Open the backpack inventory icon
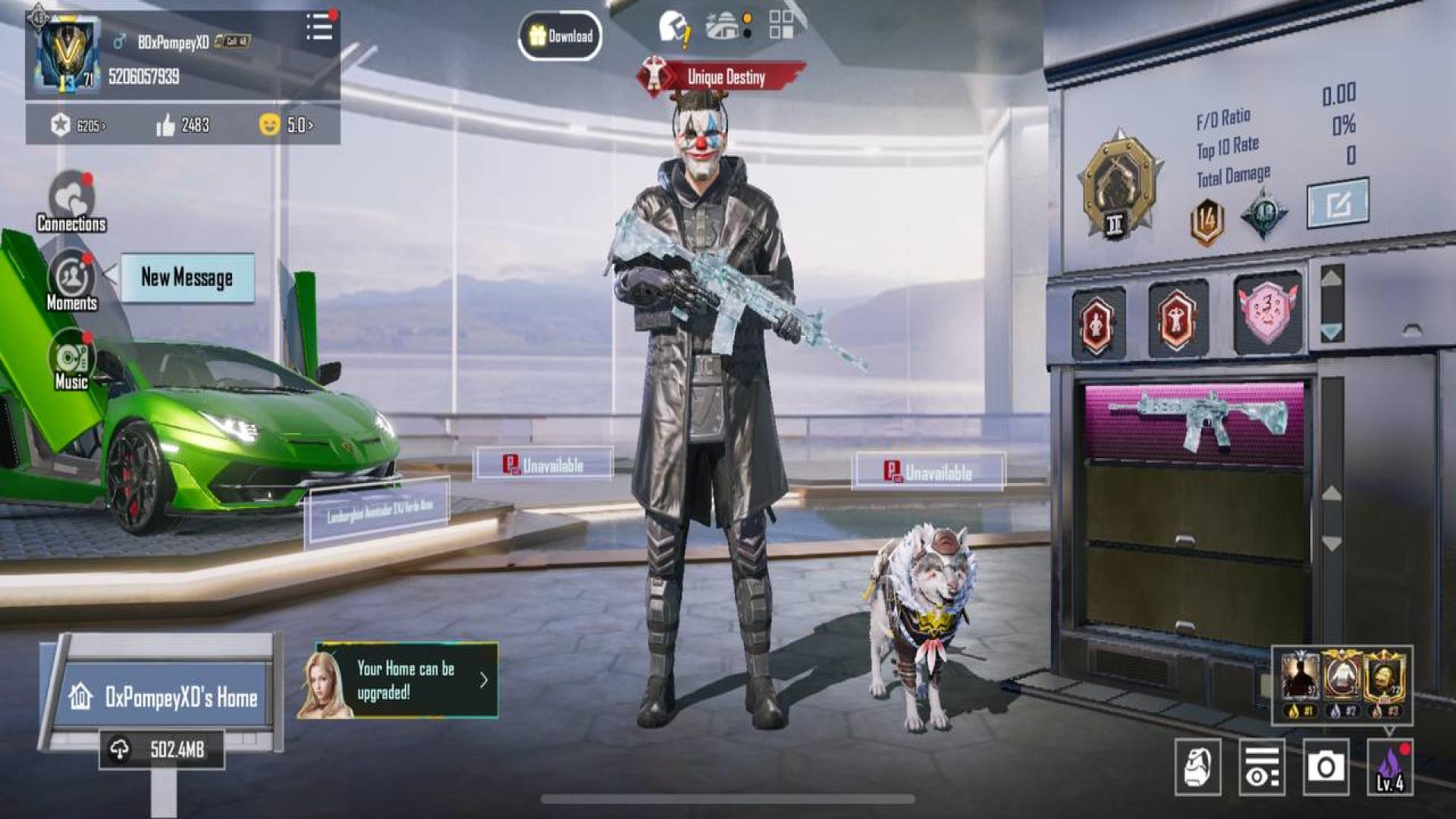The width and height of the screenshot is (1456, 819). (x=1197, y=767)
